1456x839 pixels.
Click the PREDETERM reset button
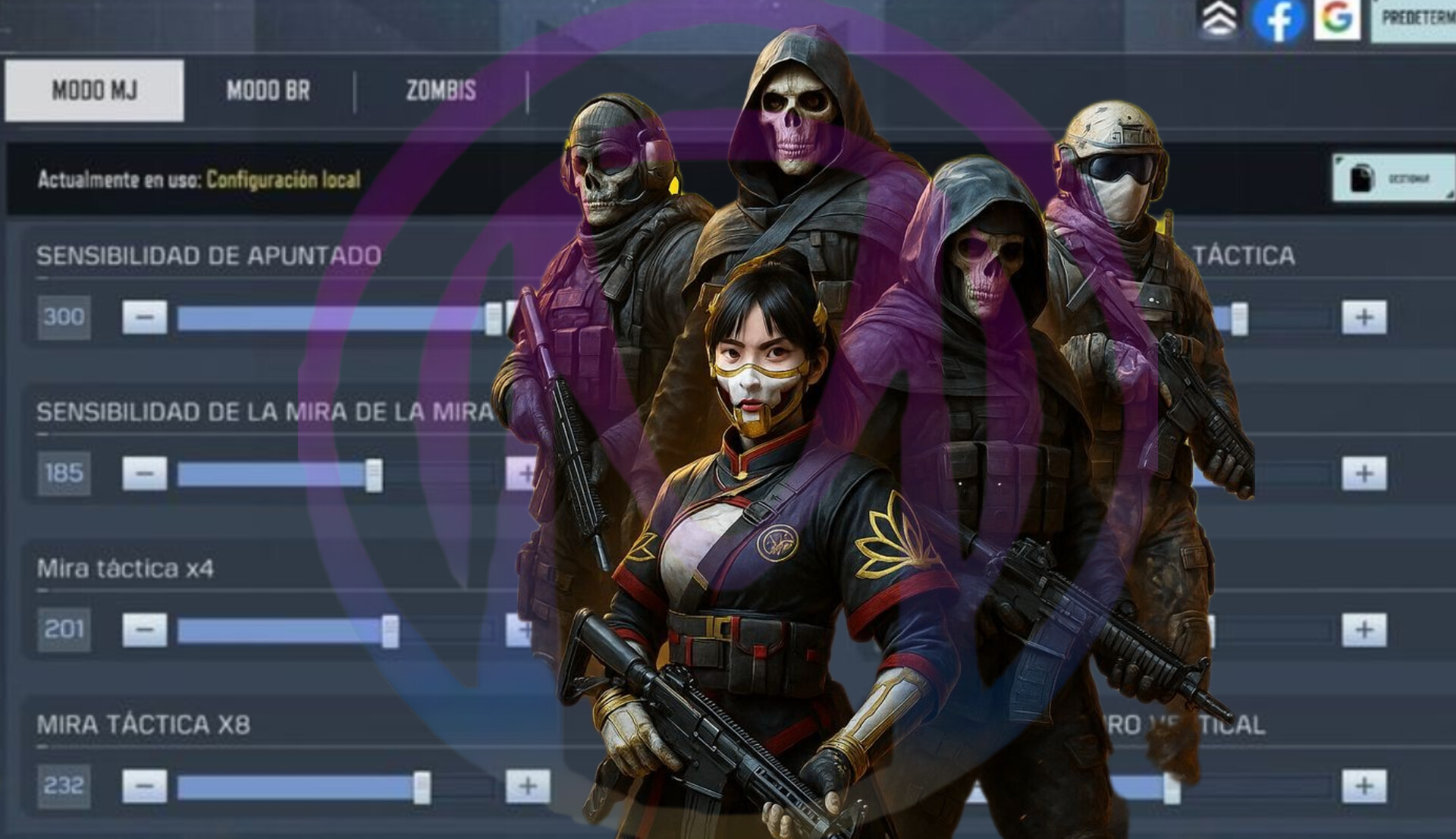[1415, 18]
